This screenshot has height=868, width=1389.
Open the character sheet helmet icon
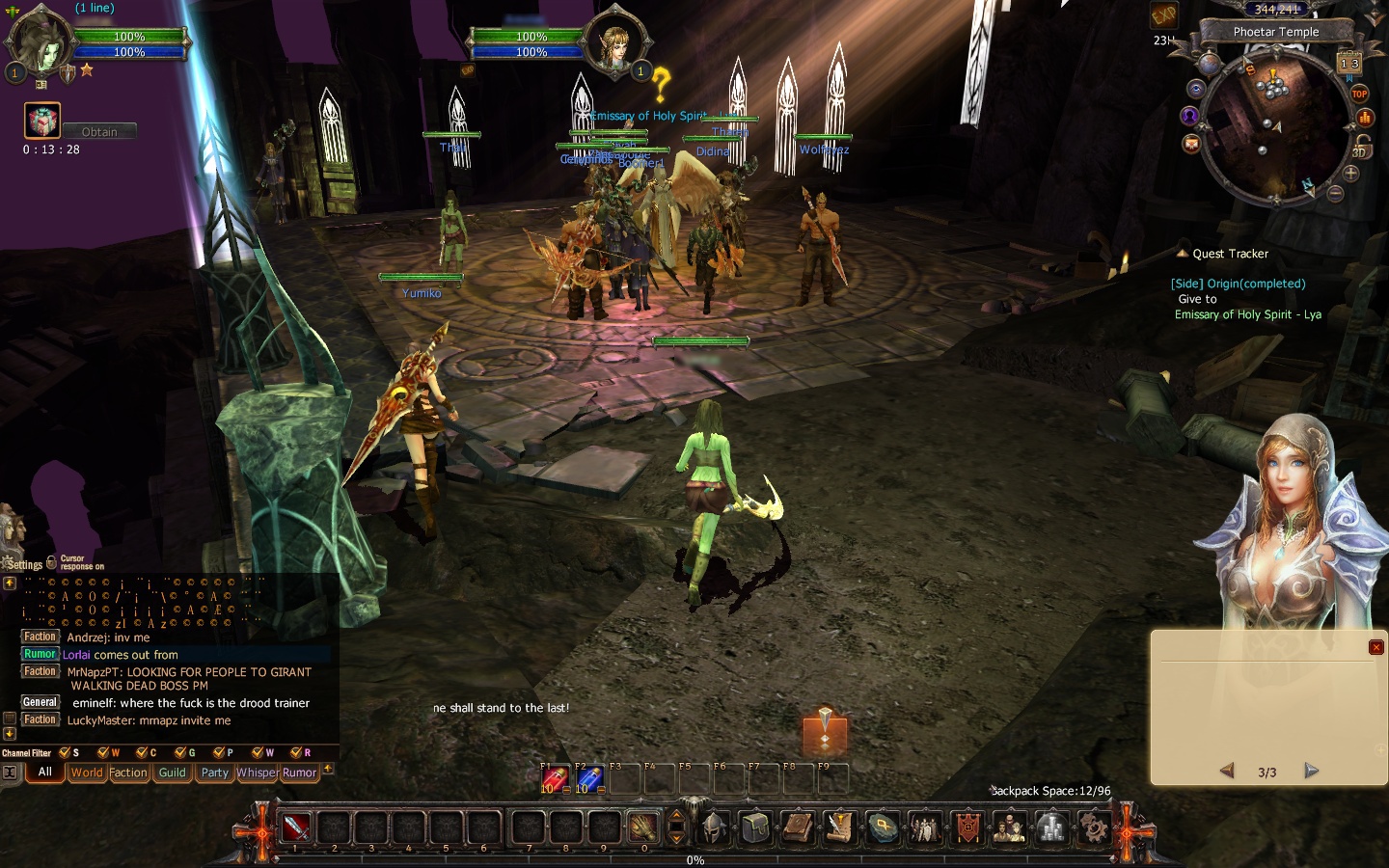tap(713, 827)
